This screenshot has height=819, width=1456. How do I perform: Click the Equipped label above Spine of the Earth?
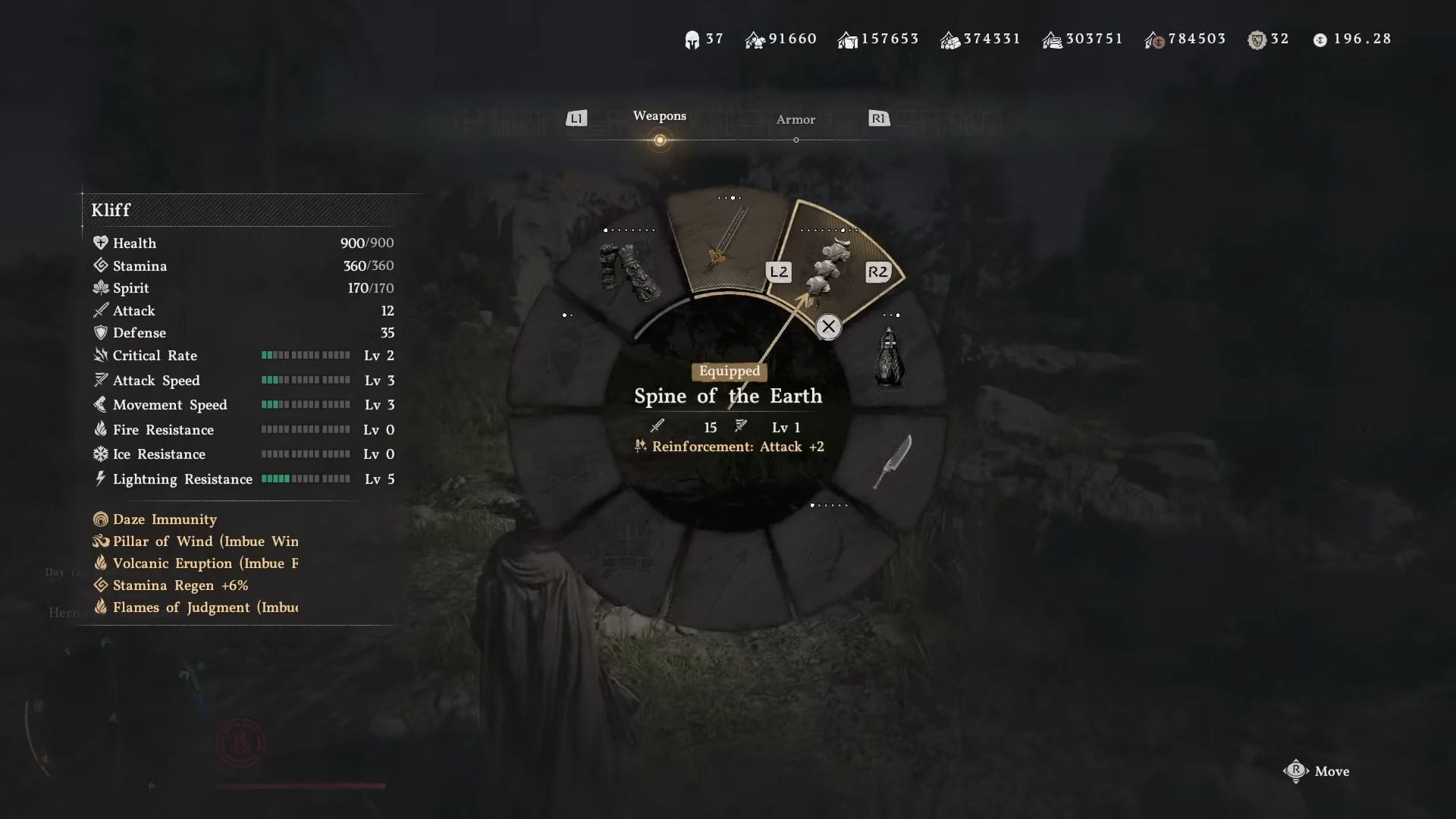pyautogui.click(x=729, y=371)
